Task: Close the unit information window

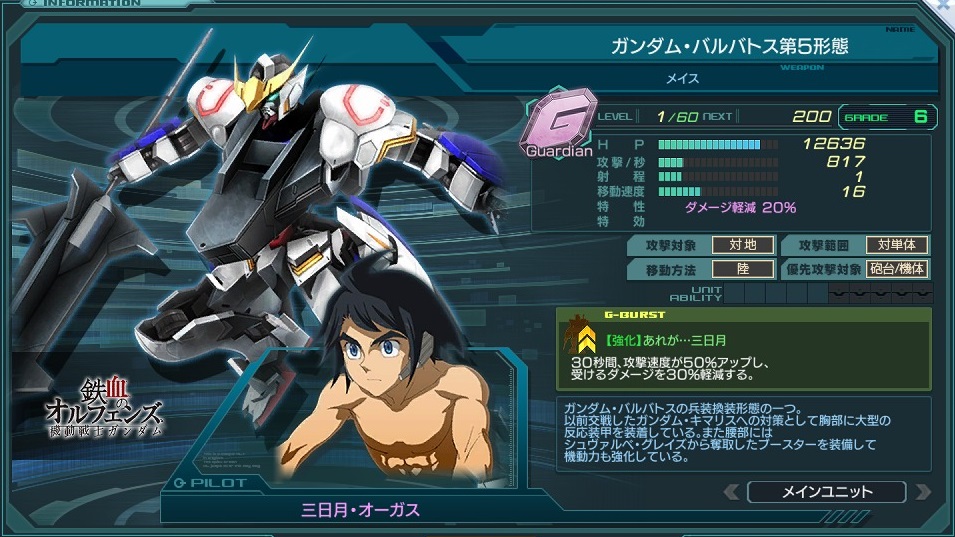Action: tap(944, 6)
